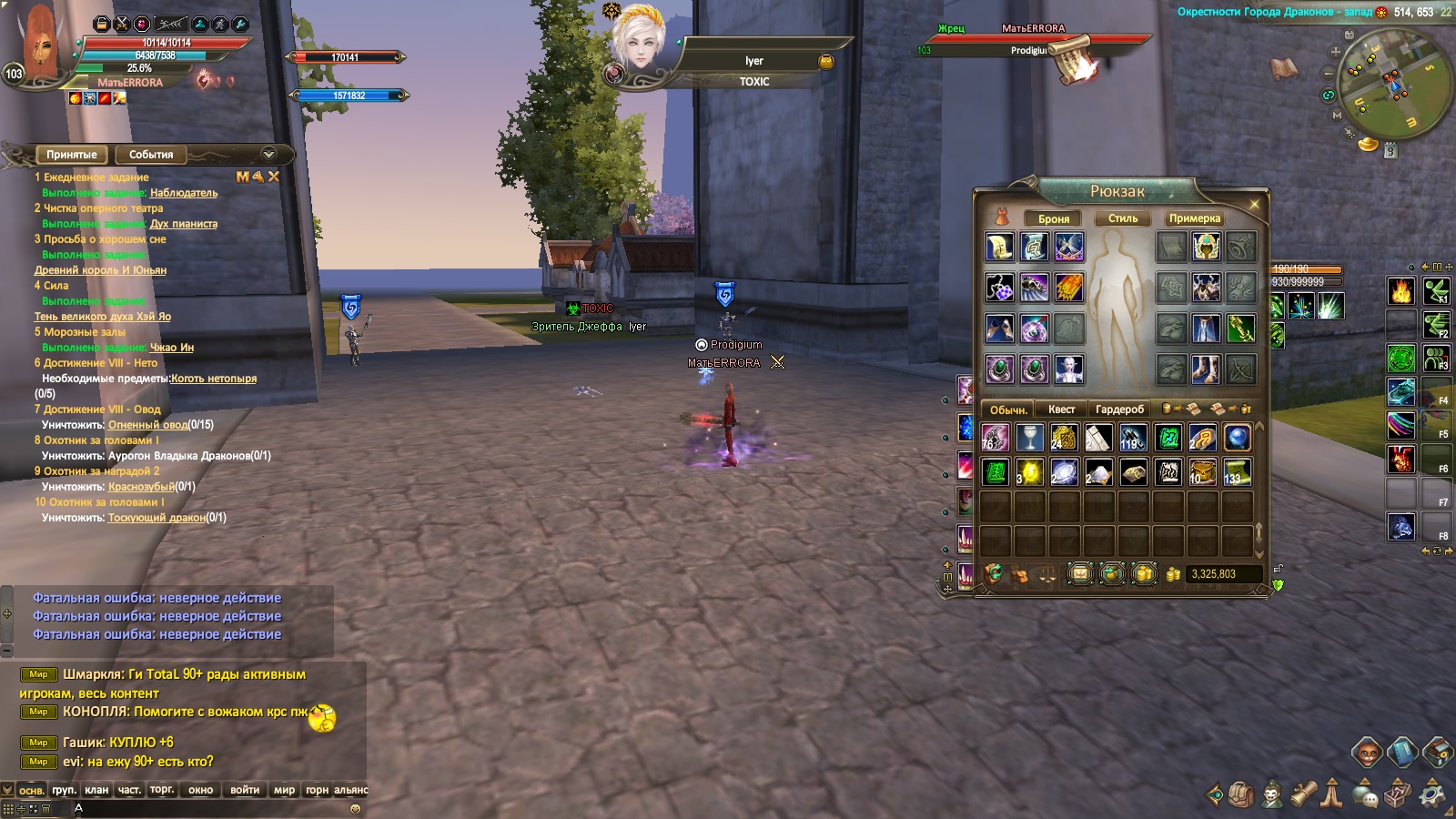The image size is (1456, 819).
Task: Close the Рюкзак inventory window
Action: click(x=1254, y=205)
